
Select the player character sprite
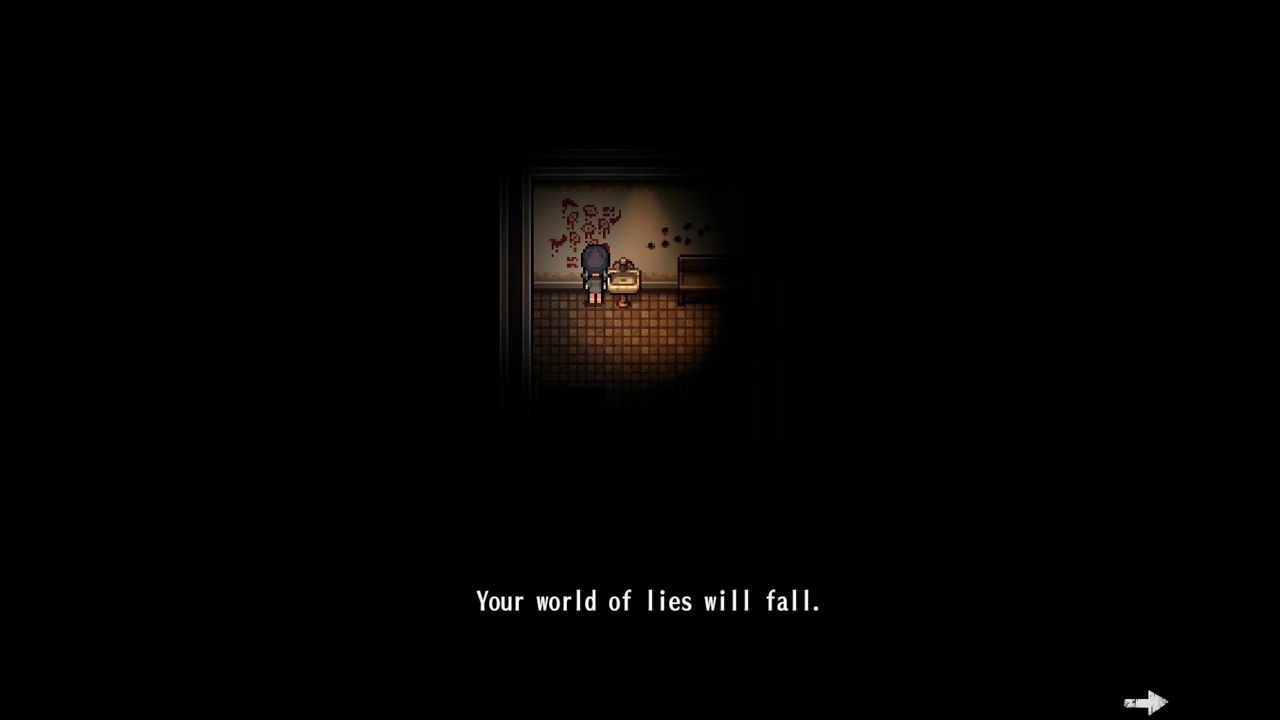596,275
